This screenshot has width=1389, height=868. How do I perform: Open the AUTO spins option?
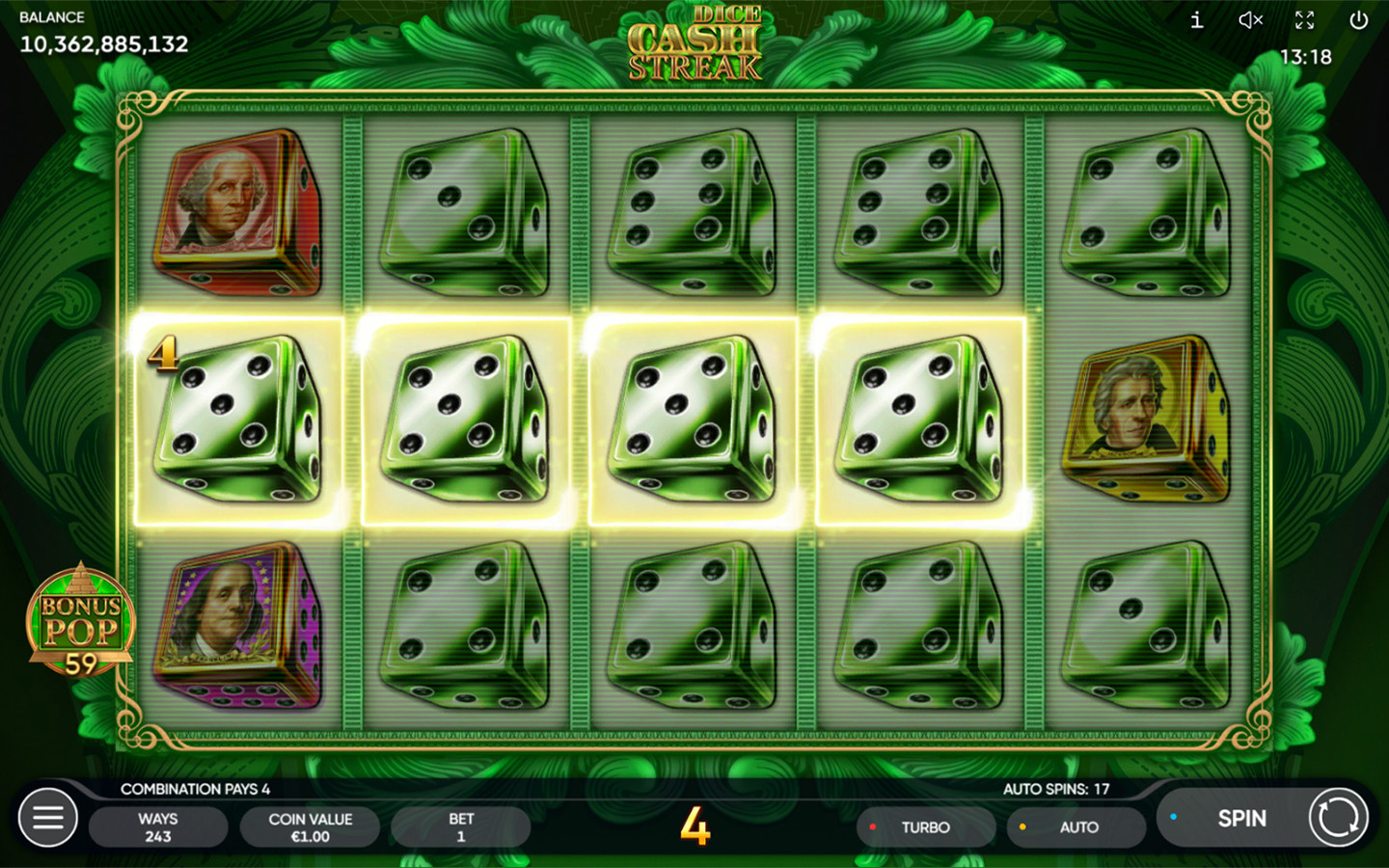click(x=1076, y=827)
